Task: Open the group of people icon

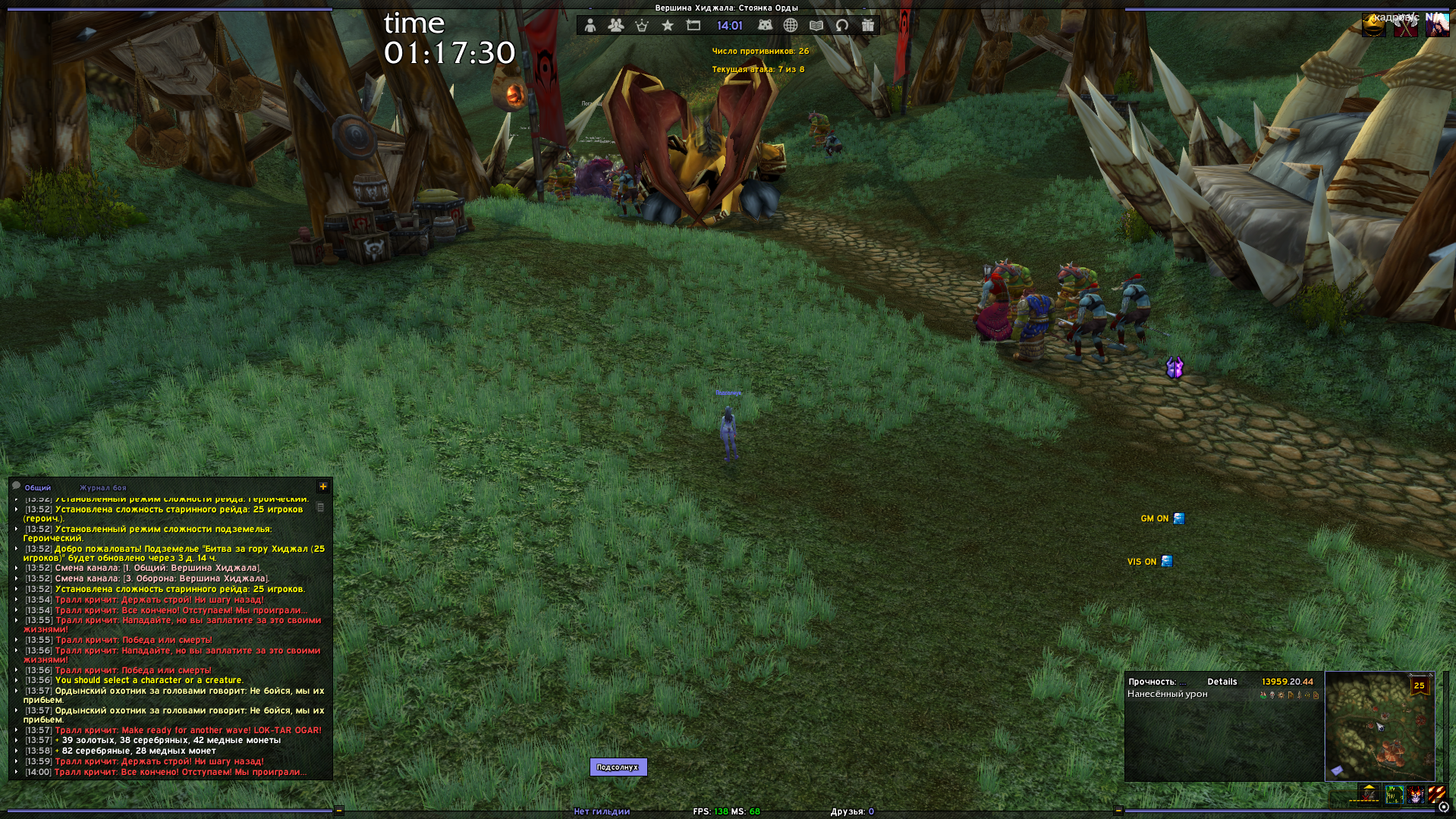Action: click(x=615, y=26)
